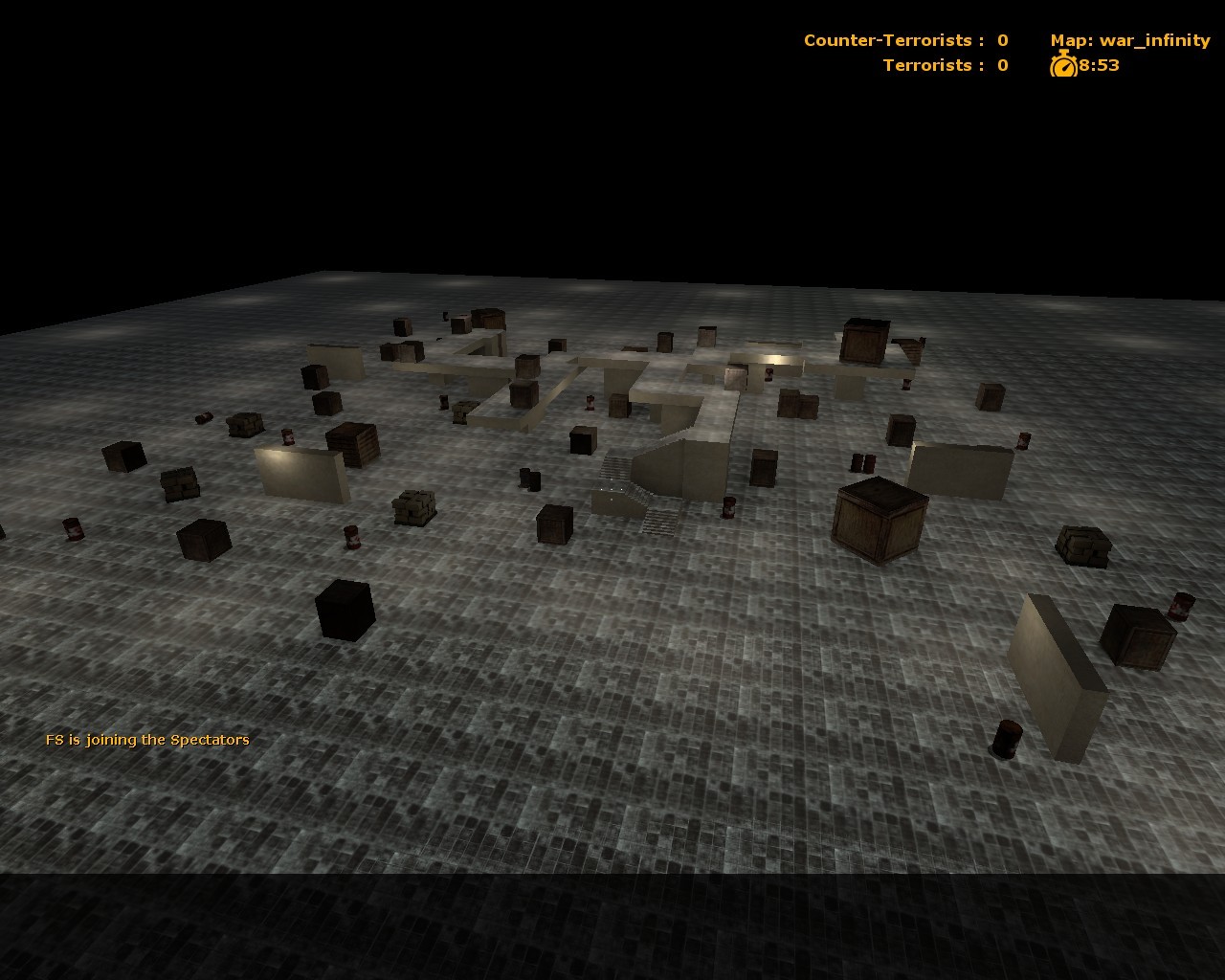Click the stopwatch timer icon

coord(1063,66)
